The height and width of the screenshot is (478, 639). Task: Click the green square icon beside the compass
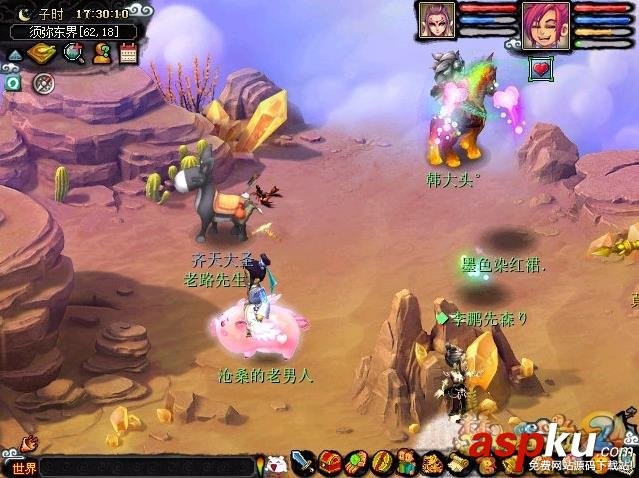[13, 83]
